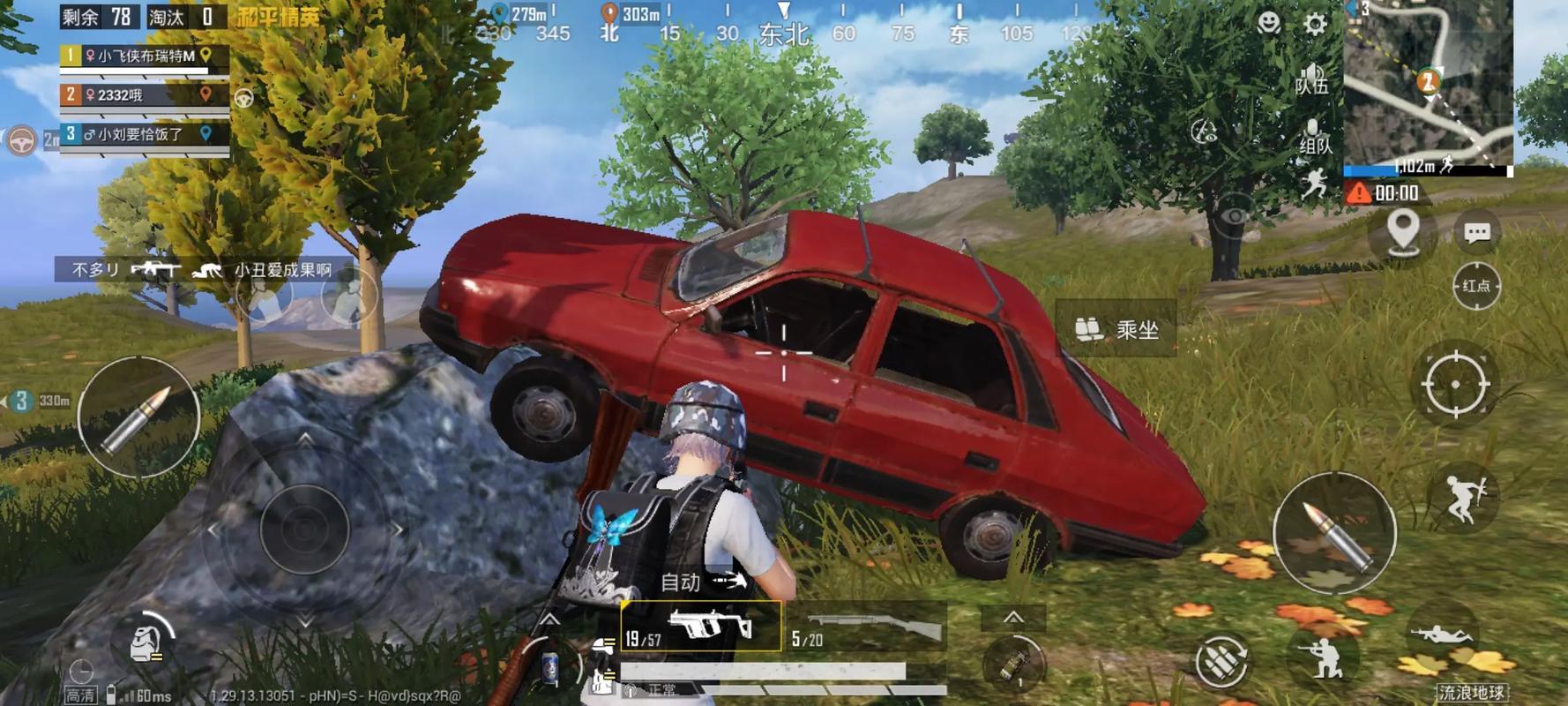Aim down sights with crosshair button
Image resolution: width=1568 pixels, height=706 pixels.
[1455, 384]
